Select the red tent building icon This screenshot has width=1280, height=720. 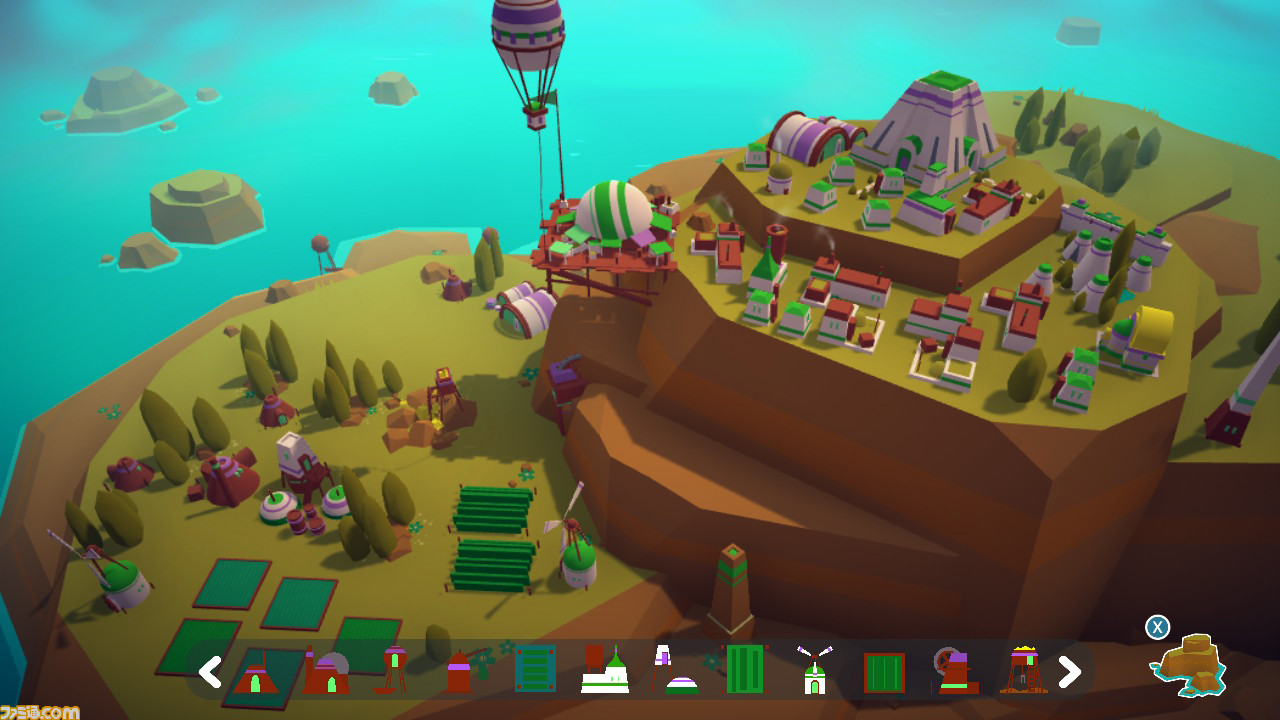[x=255, y=672]
